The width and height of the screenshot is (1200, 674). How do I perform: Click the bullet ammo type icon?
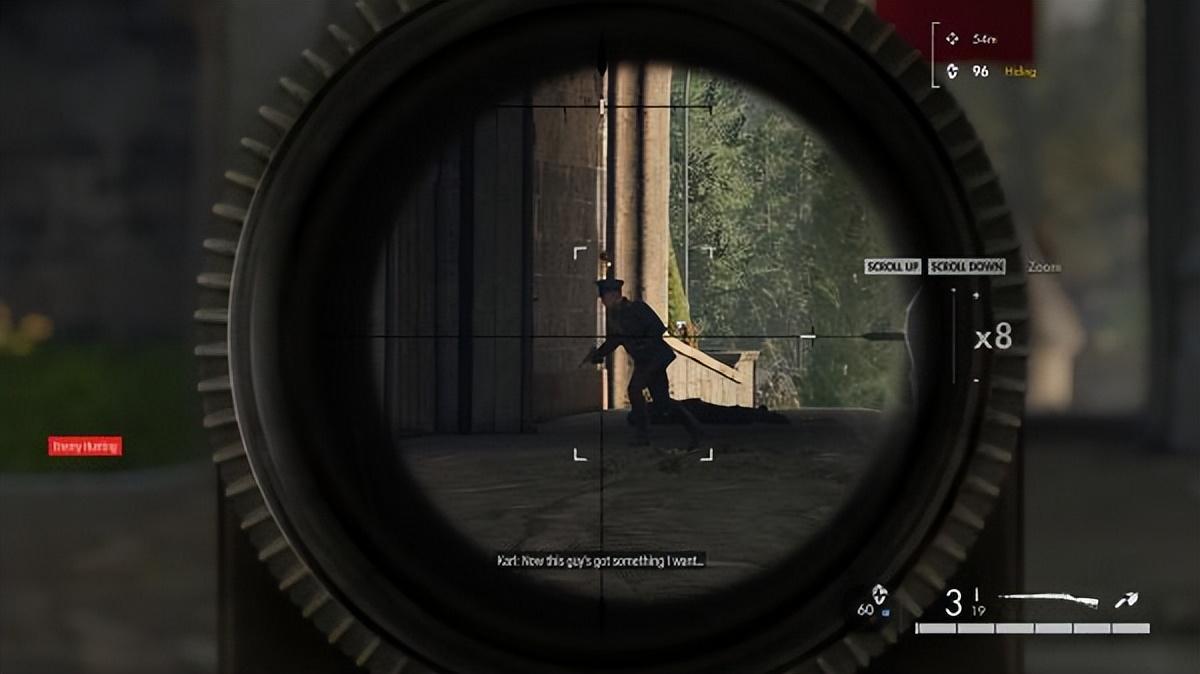point(1127,600)
